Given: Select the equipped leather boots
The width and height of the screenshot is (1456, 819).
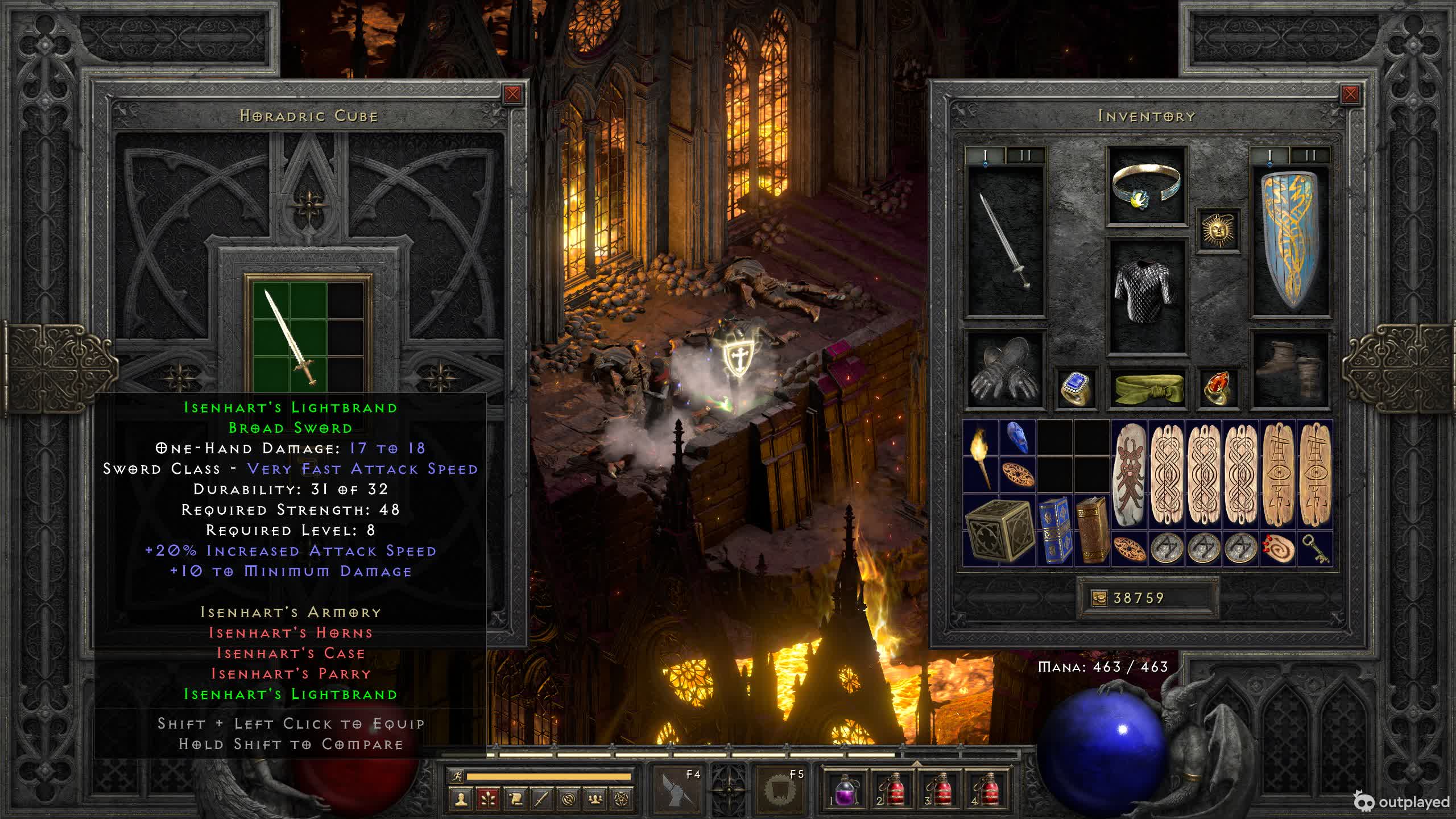Looking at the screenshot, I should (x=1291, y=370).
